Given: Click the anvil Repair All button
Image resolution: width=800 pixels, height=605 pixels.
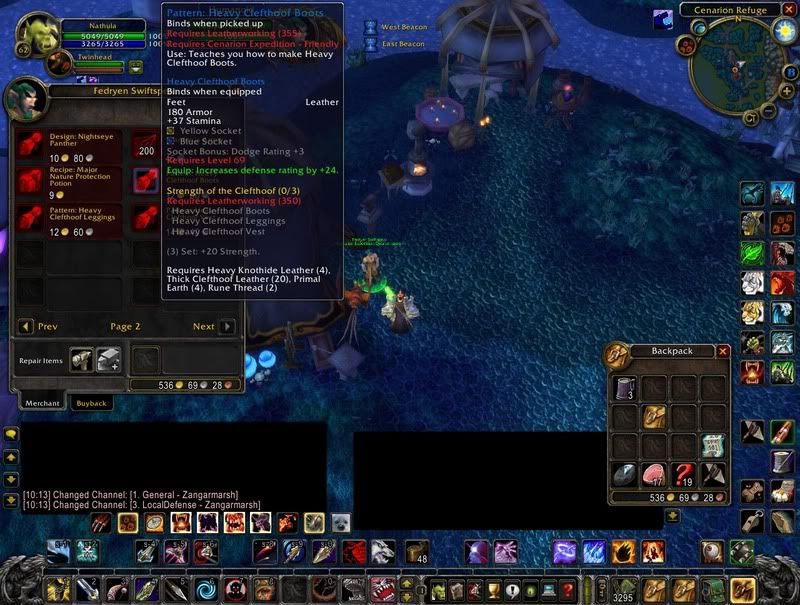Looking at the screenshot, I should click(x=108, y=359).
